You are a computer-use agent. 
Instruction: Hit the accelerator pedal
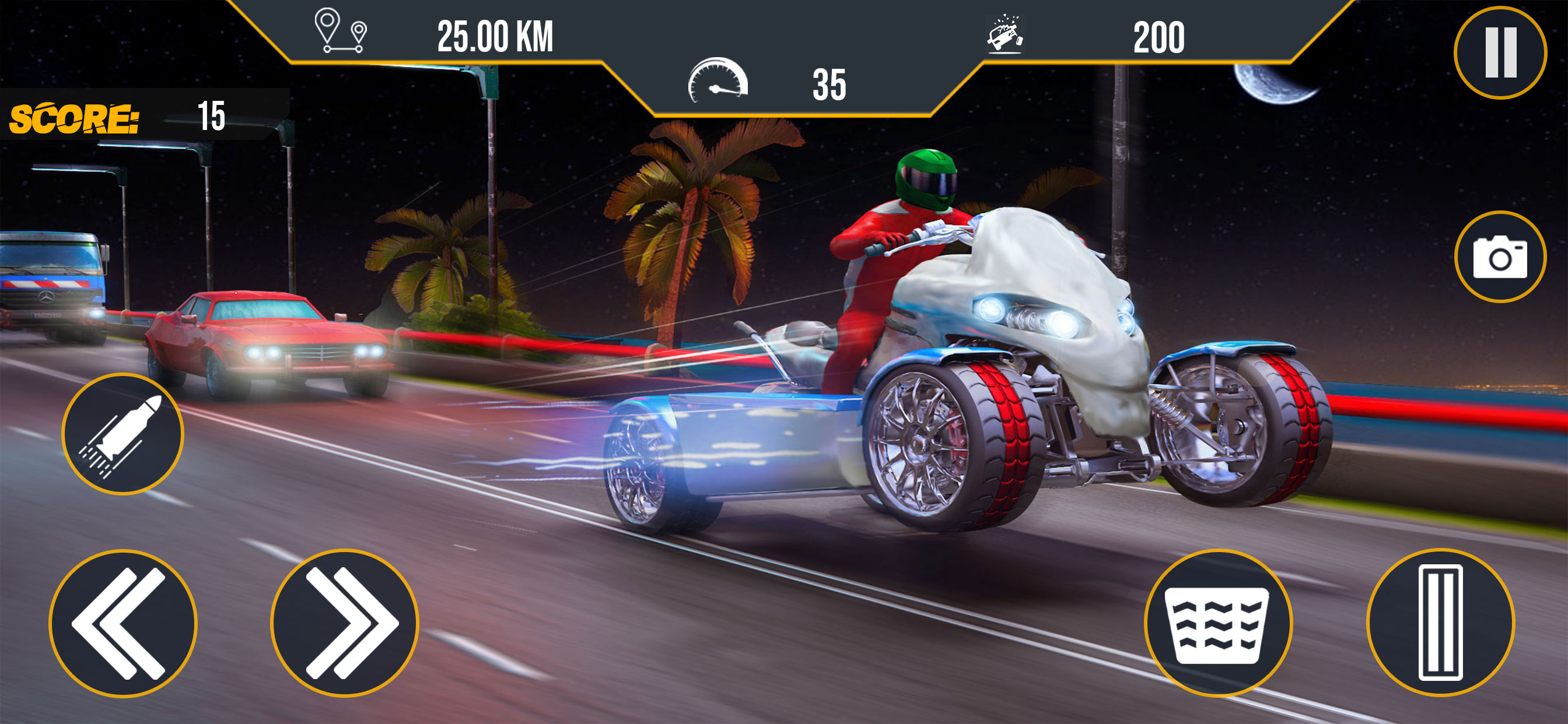click(x=1440, y=622)
